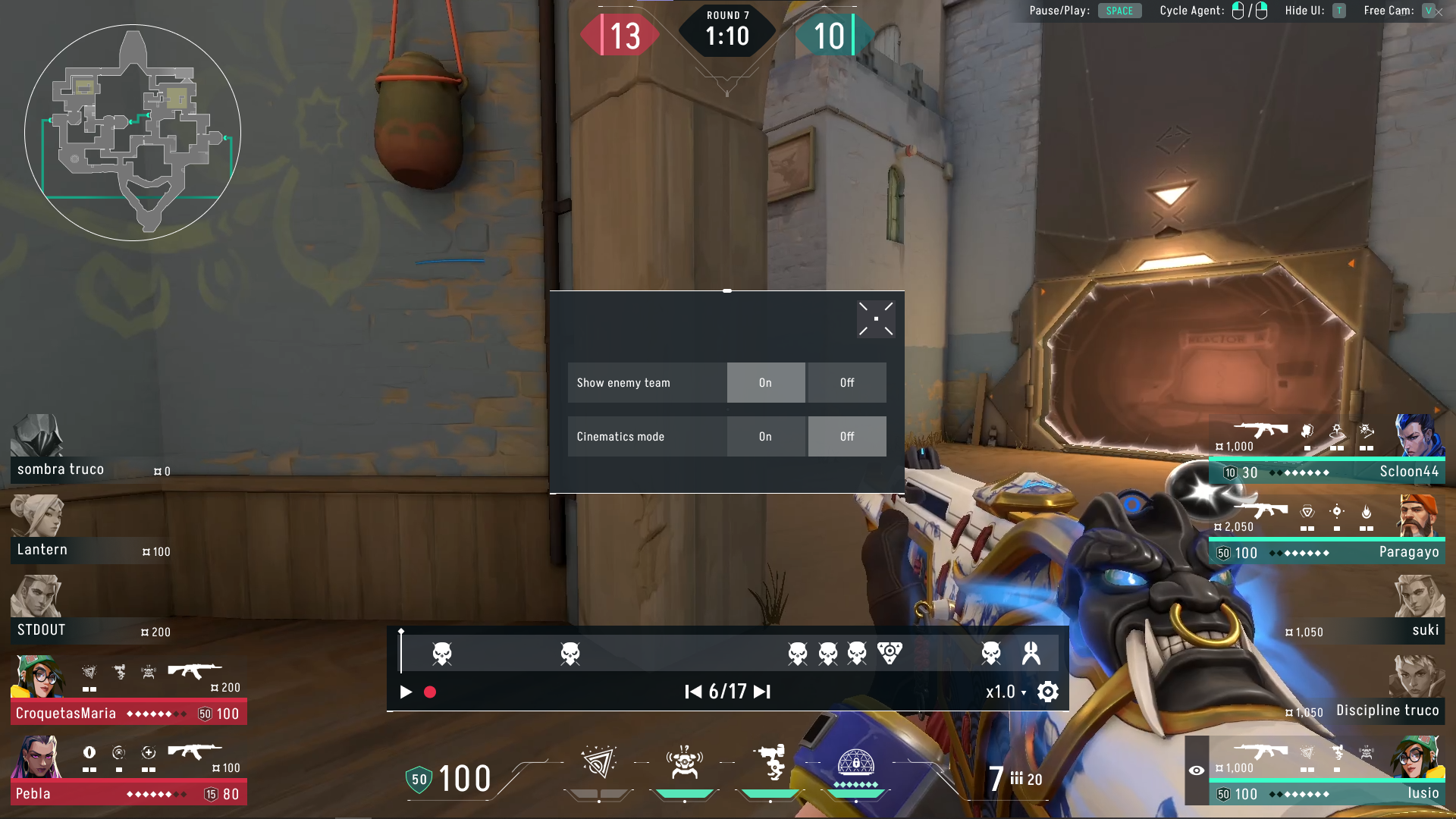Image resolution: width=1456 pixels, height=819 pixels.
Task: Click the red record button
Action: click(x=431, y=692)
